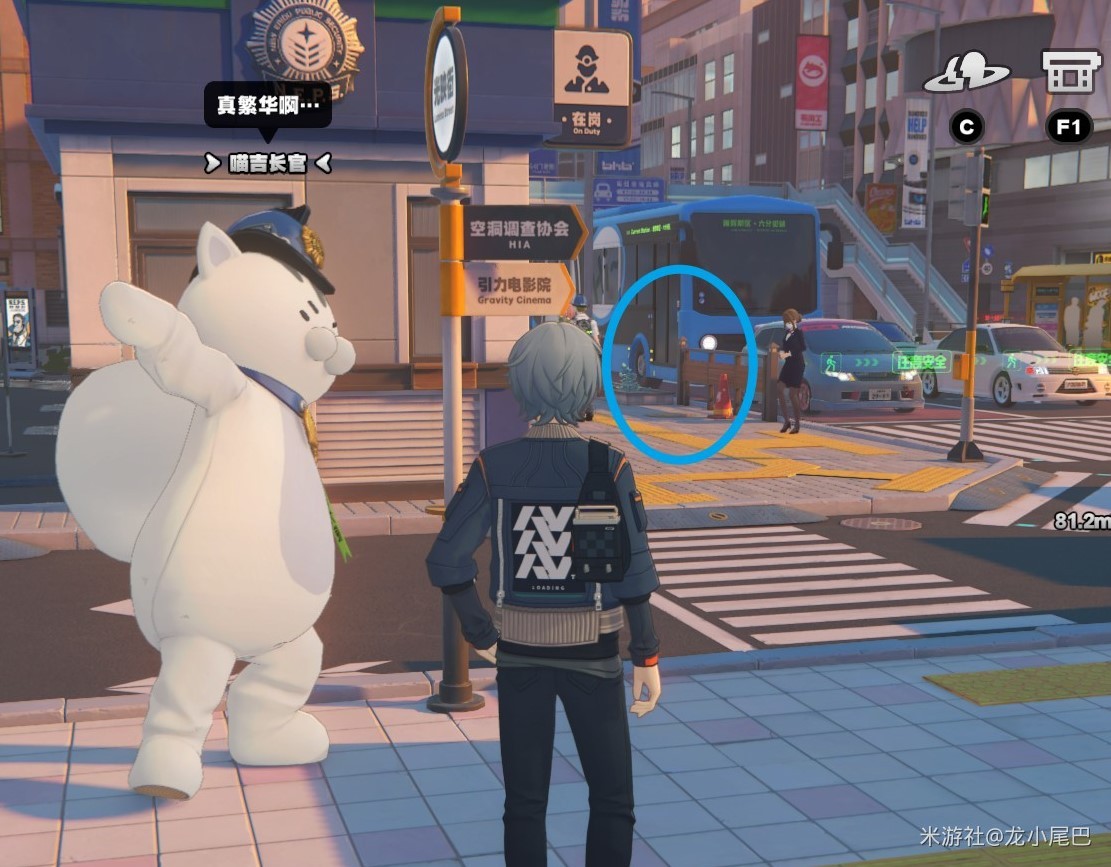Open the ringed planet icon menu
1111x867 pixels.
click(x=966, y=74)
